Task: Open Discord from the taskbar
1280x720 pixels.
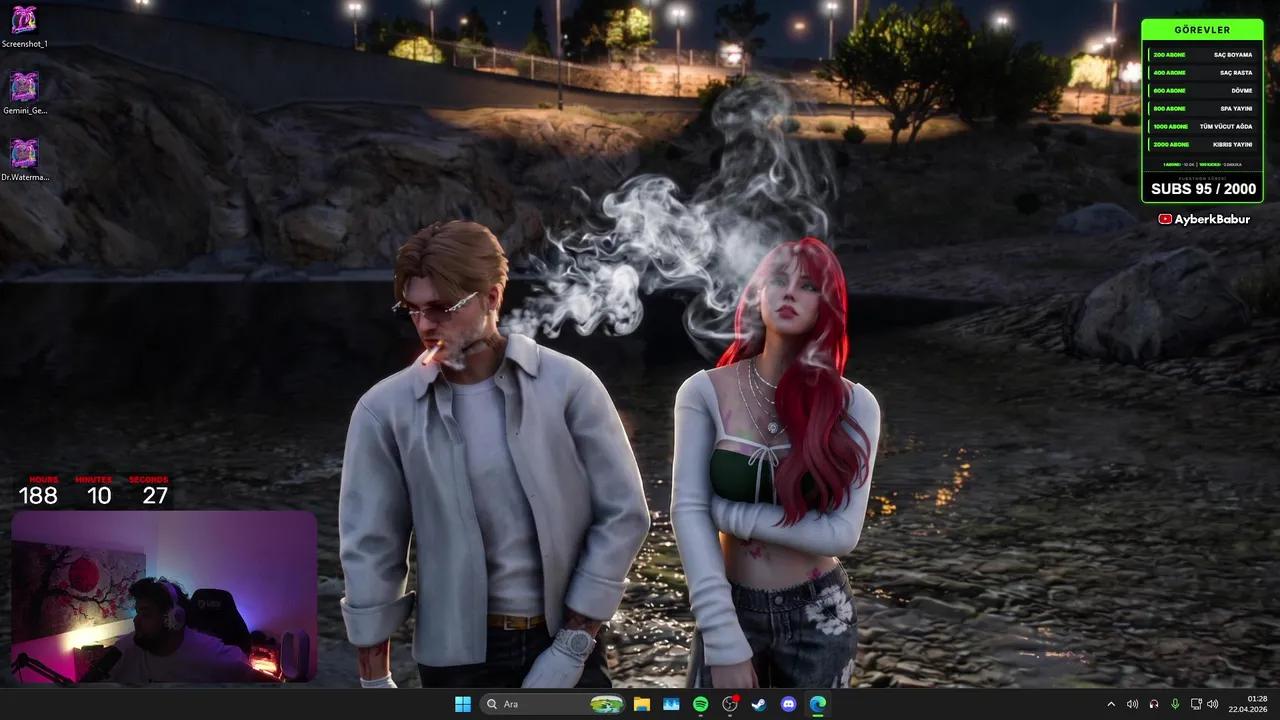Action: 787,704
